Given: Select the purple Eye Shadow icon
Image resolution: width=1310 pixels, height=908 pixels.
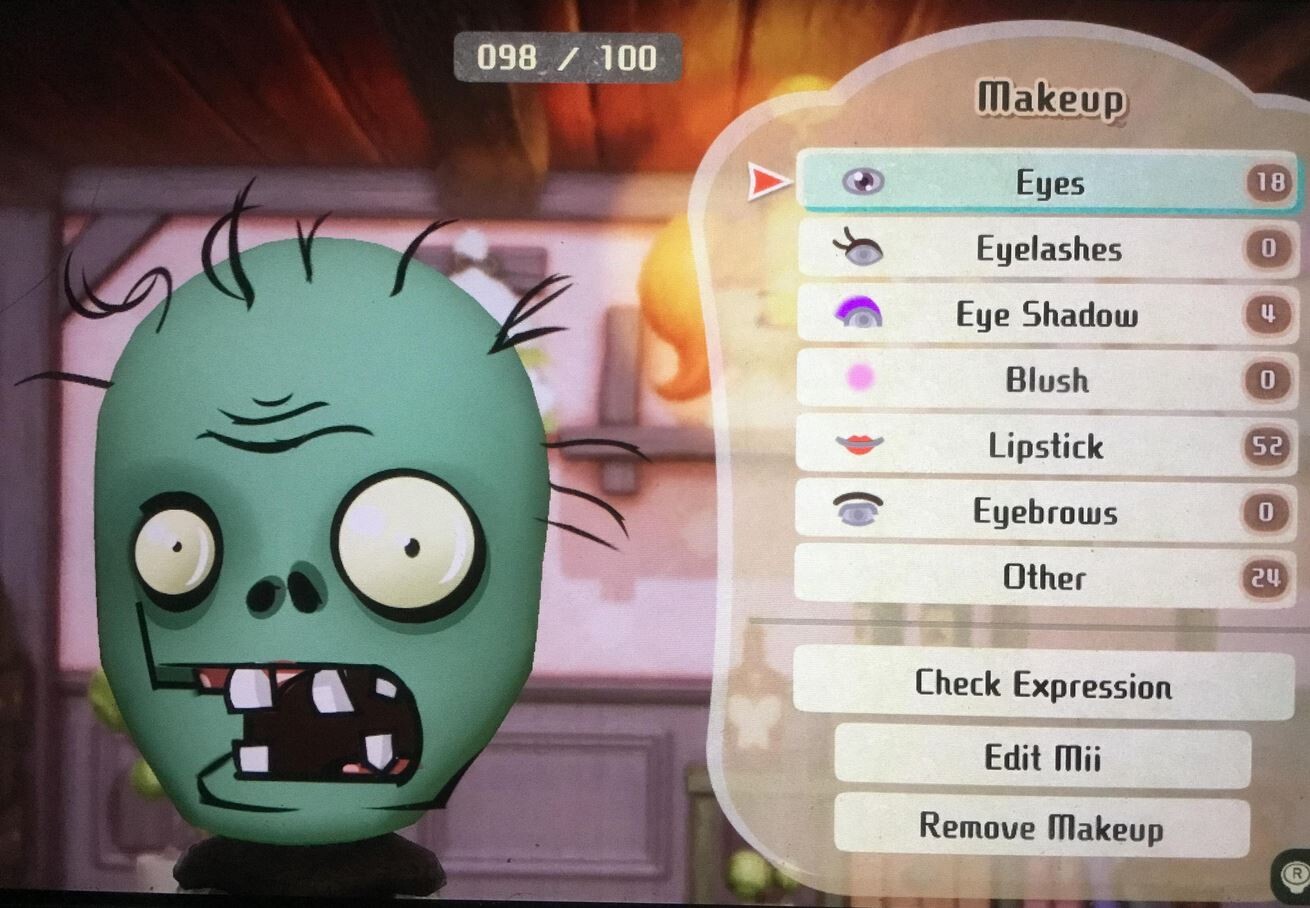Looking at the screenshot, I should pyautogui.click(x=862, y=315).
